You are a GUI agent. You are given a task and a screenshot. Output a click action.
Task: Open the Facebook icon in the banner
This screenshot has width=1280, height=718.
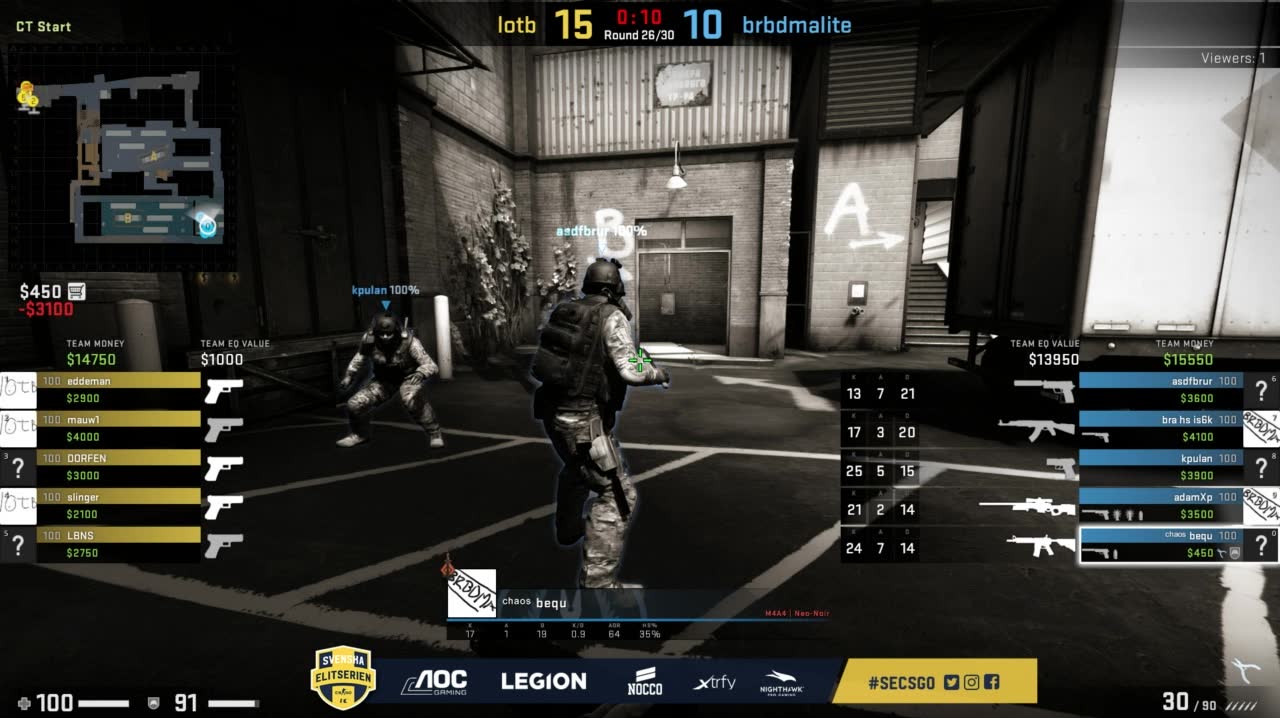click(x=991, y=682)
